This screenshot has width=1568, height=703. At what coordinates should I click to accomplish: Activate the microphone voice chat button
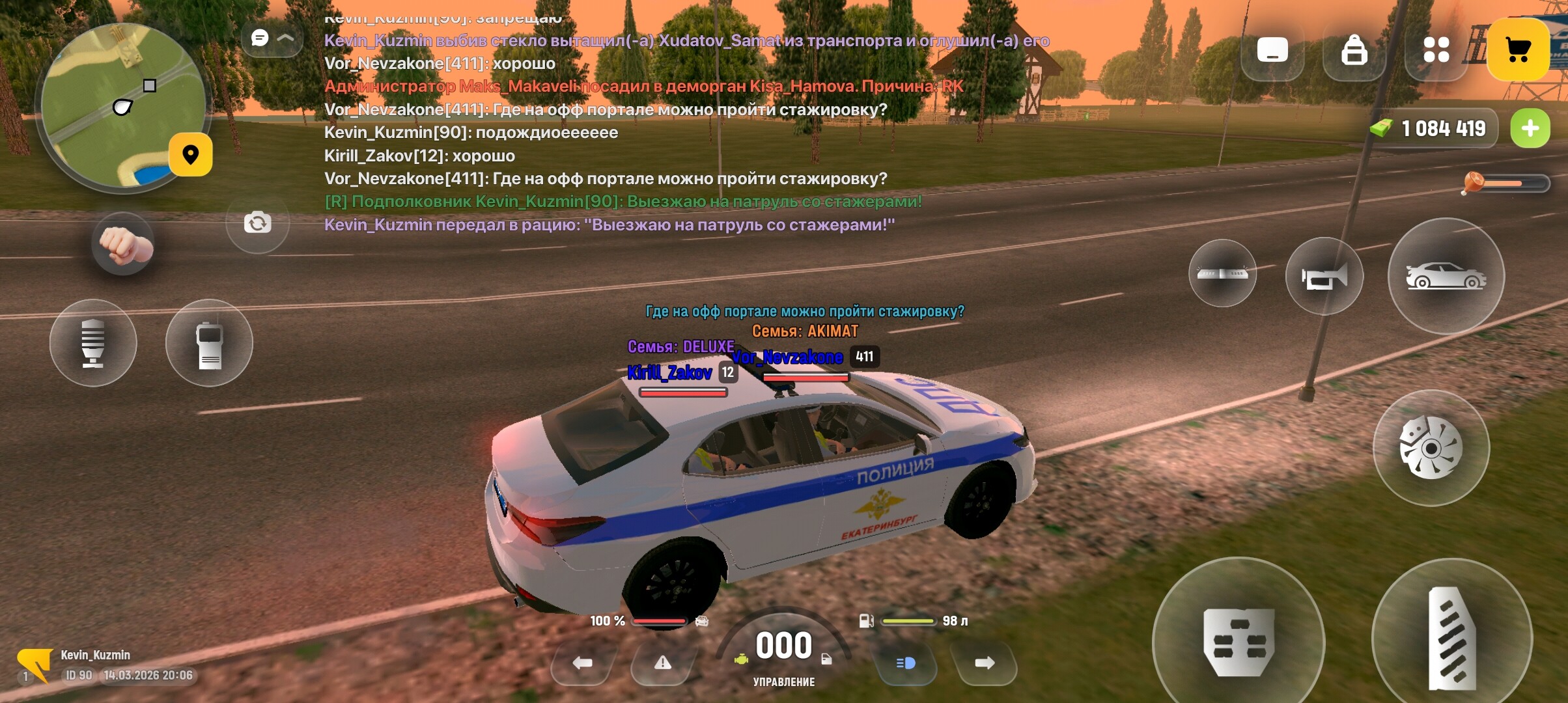pos(93,343)
